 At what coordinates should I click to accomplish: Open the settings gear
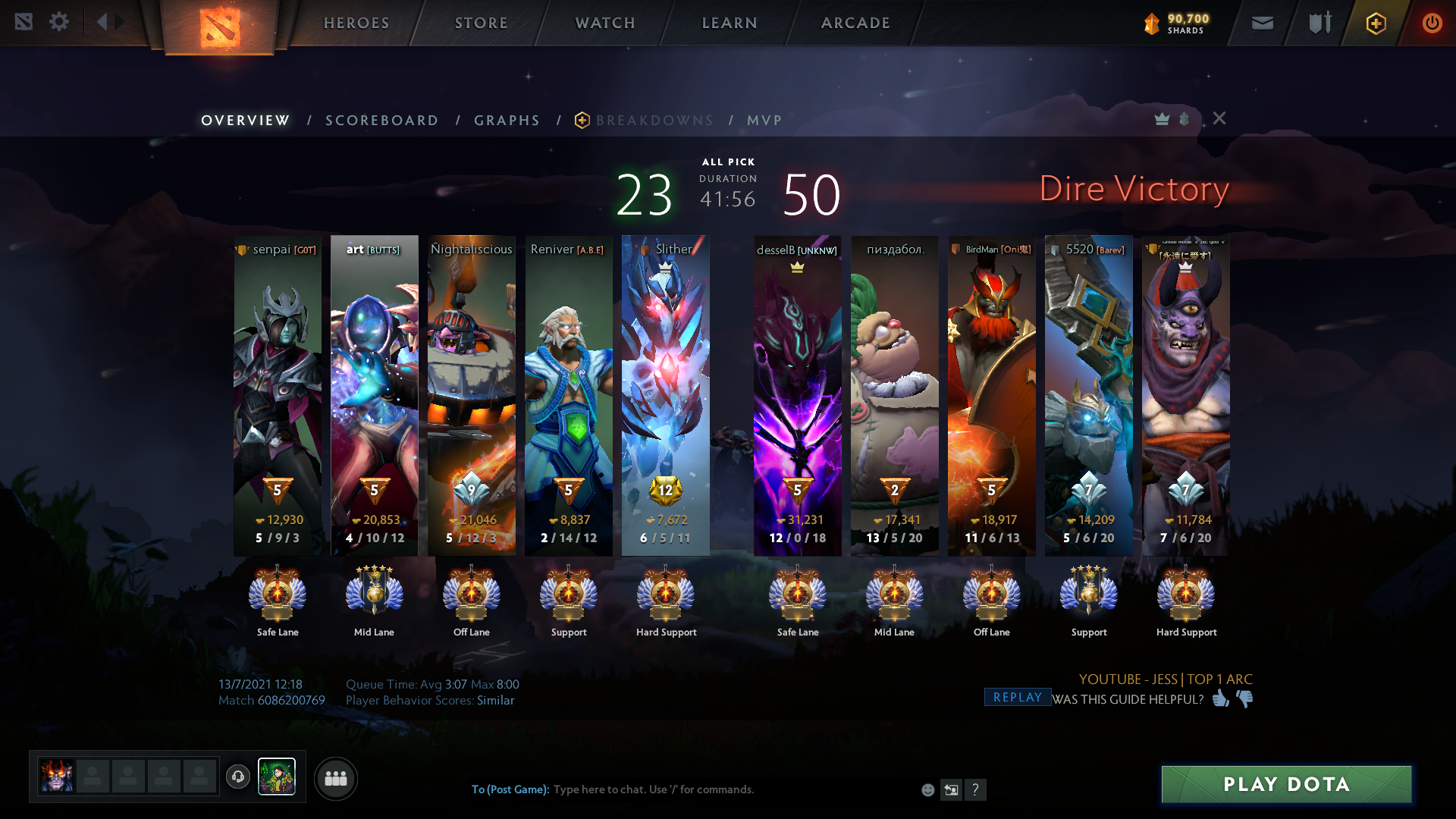[59, 21]
